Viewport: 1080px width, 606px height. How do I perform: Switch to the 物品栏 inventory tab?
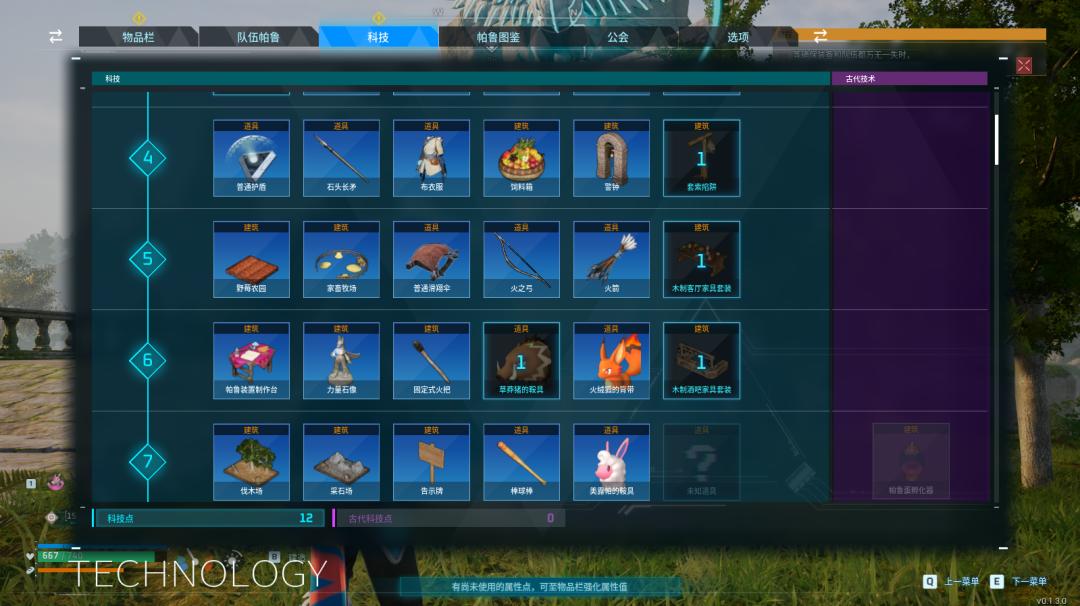click(138, 37)
